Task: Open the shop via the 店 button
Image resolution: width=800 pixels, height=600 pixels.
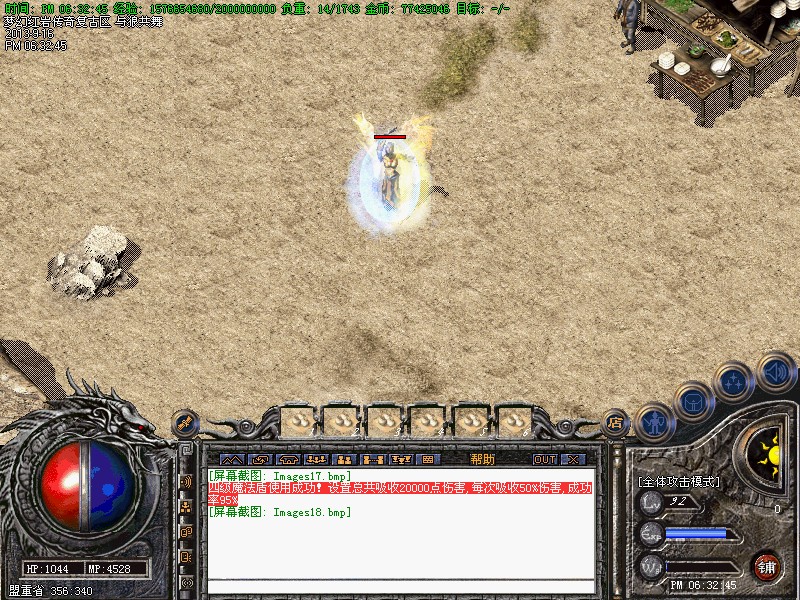Action: (x=615, y=423)
